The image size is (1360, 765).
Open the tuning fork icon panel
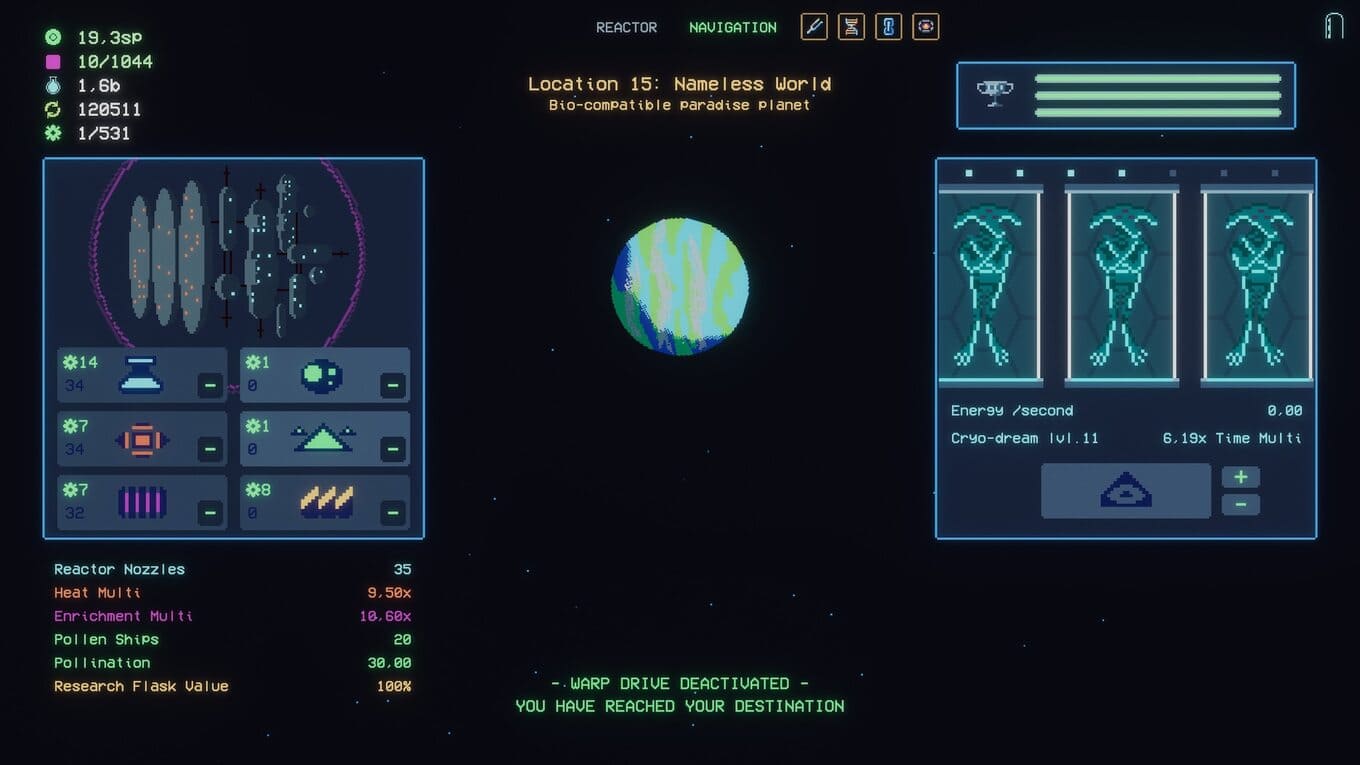click(x=814, y=27)
